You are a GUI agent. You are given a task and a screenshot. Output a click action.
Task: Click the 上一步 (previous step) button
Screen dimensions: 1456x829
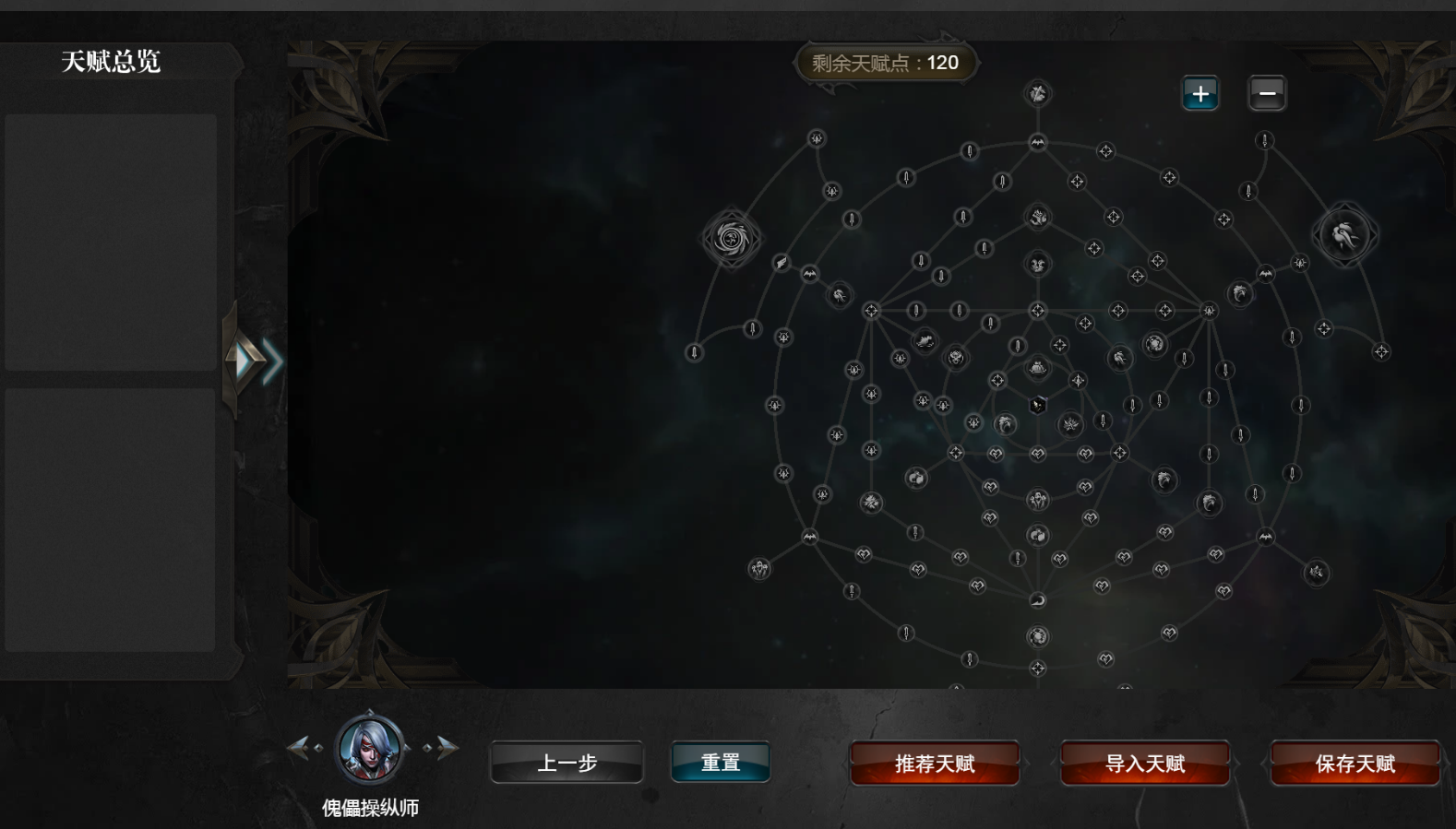(567, 763)
